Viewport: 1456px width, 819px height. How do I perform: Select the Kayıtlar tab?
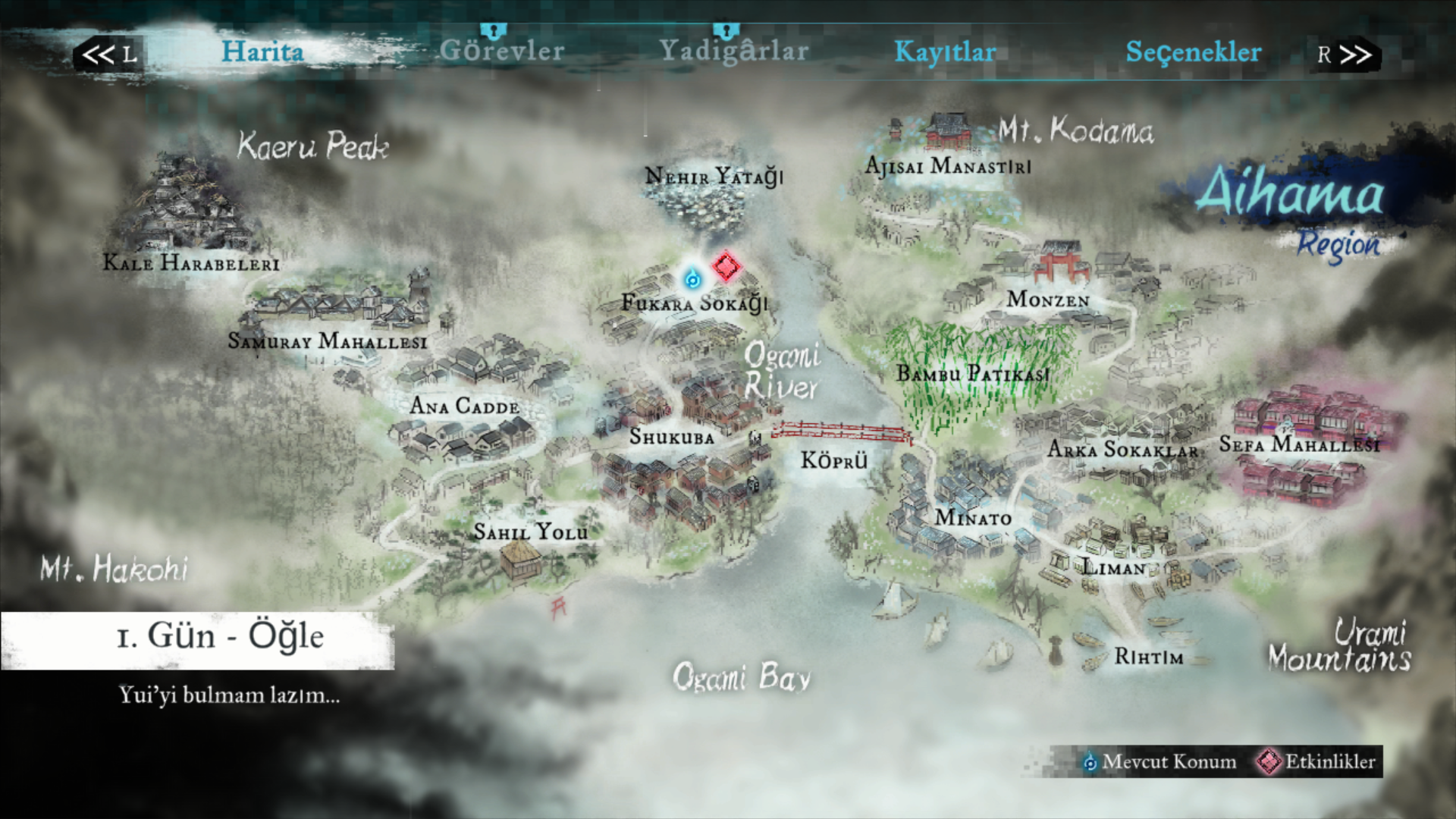(945, 52)
